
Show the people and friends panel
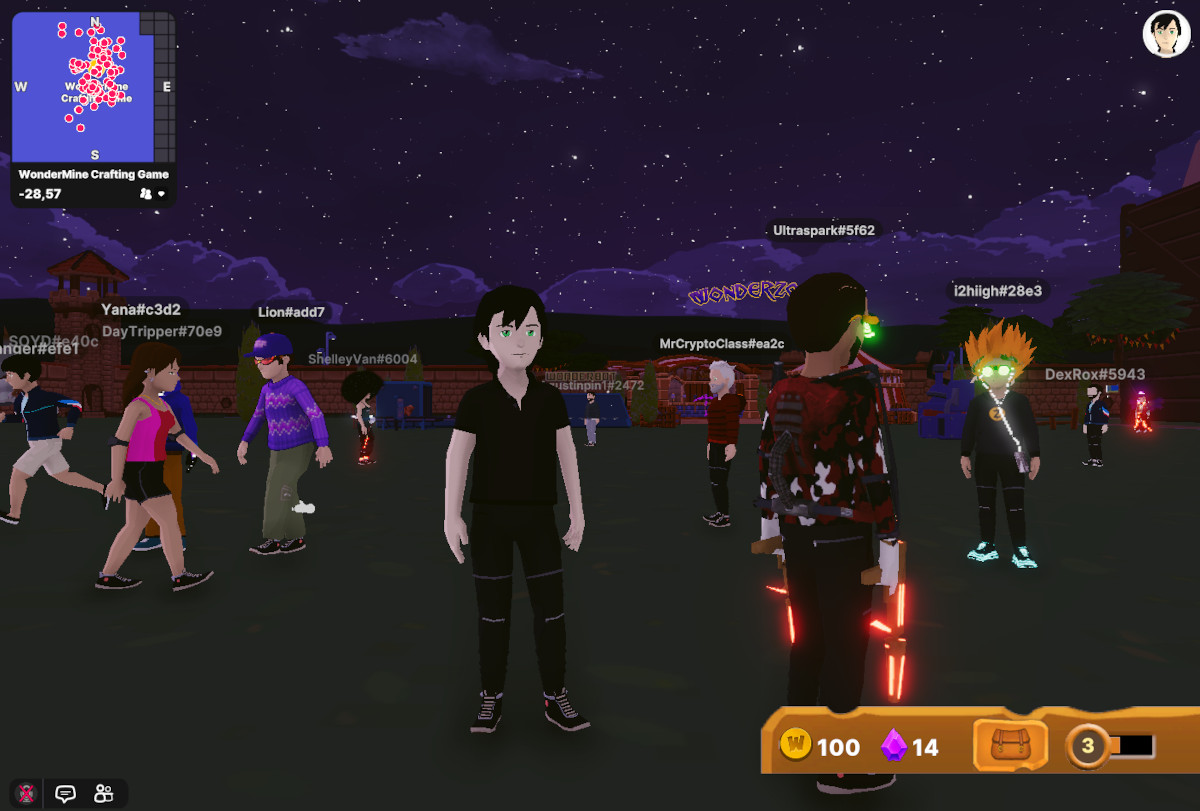(x=103, y=794)
